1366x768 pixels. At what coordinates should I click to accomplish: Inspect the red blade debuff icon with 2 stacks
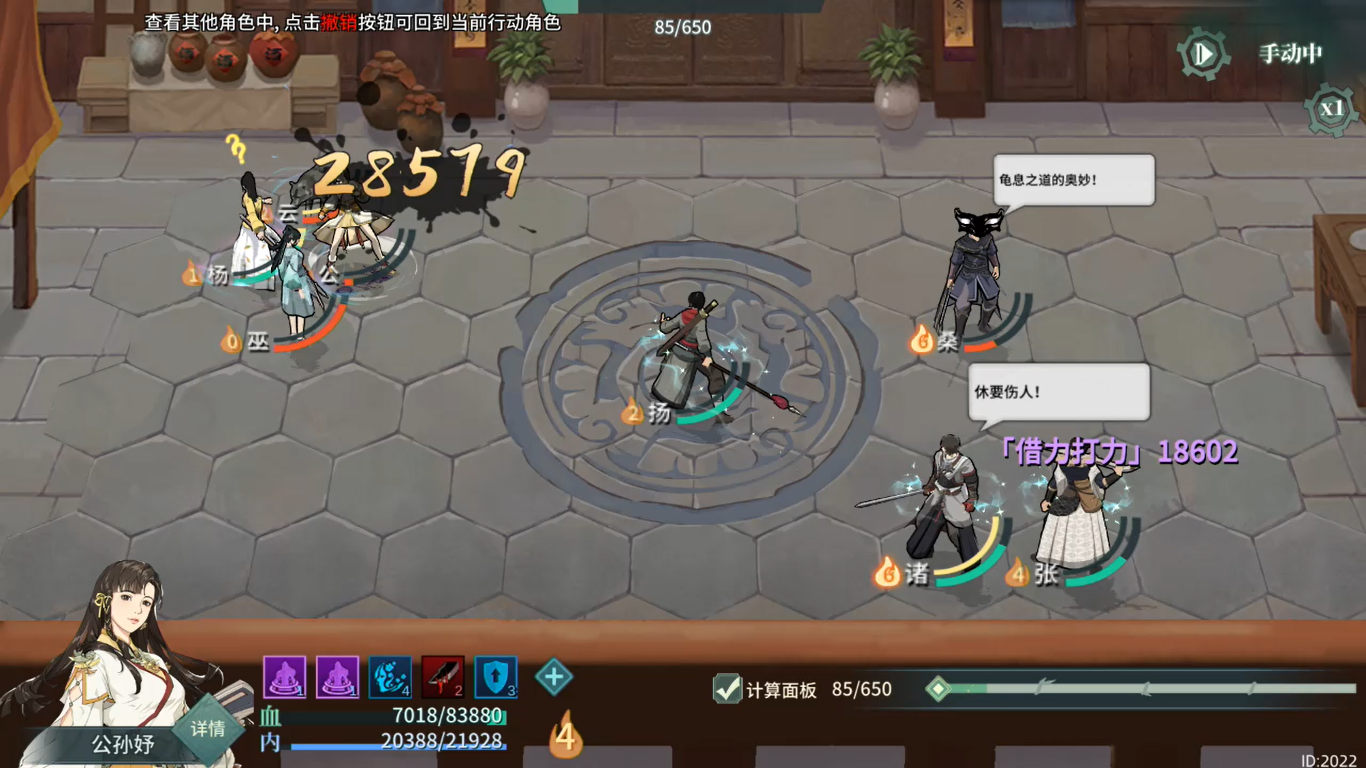(441, 678)
